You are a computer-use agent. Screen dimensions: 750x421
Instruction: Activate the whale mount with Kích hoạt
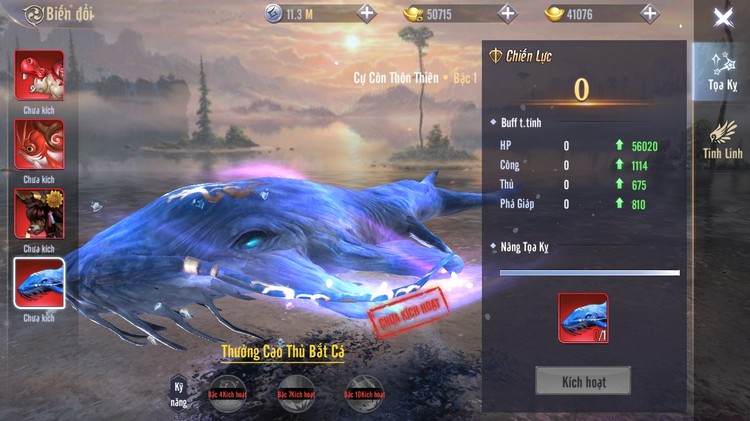pyautogui.click(x=583, y=380)
